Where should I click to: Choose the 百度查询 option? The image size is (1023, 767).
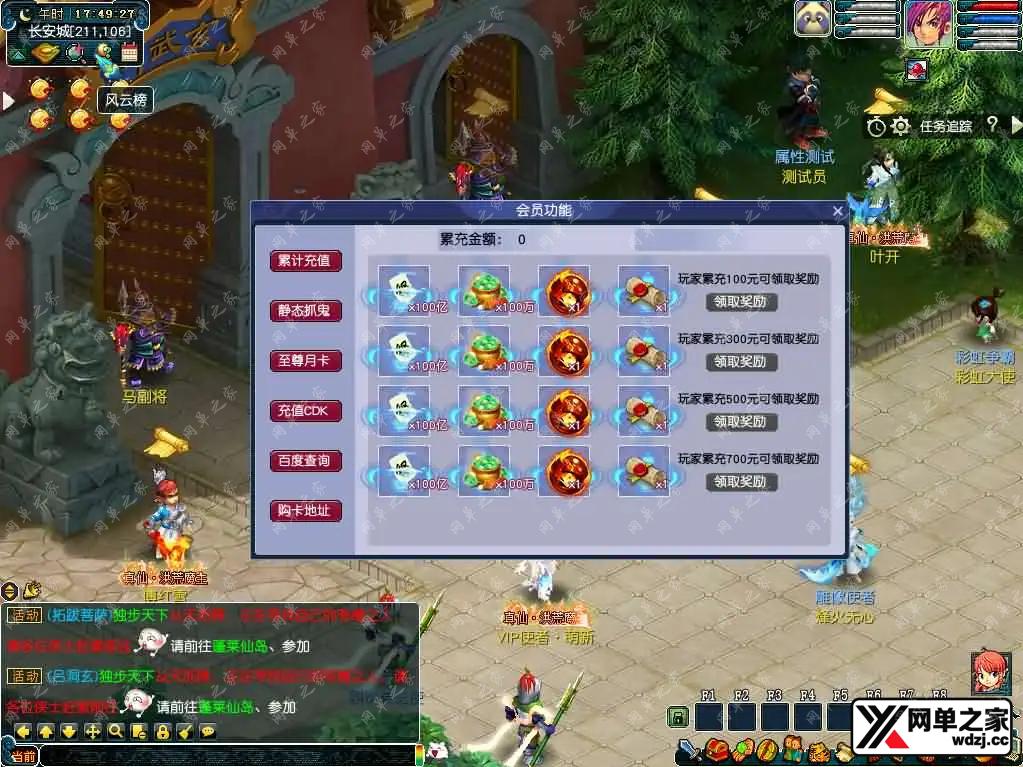pyautogui.click(x=305, y=461)
